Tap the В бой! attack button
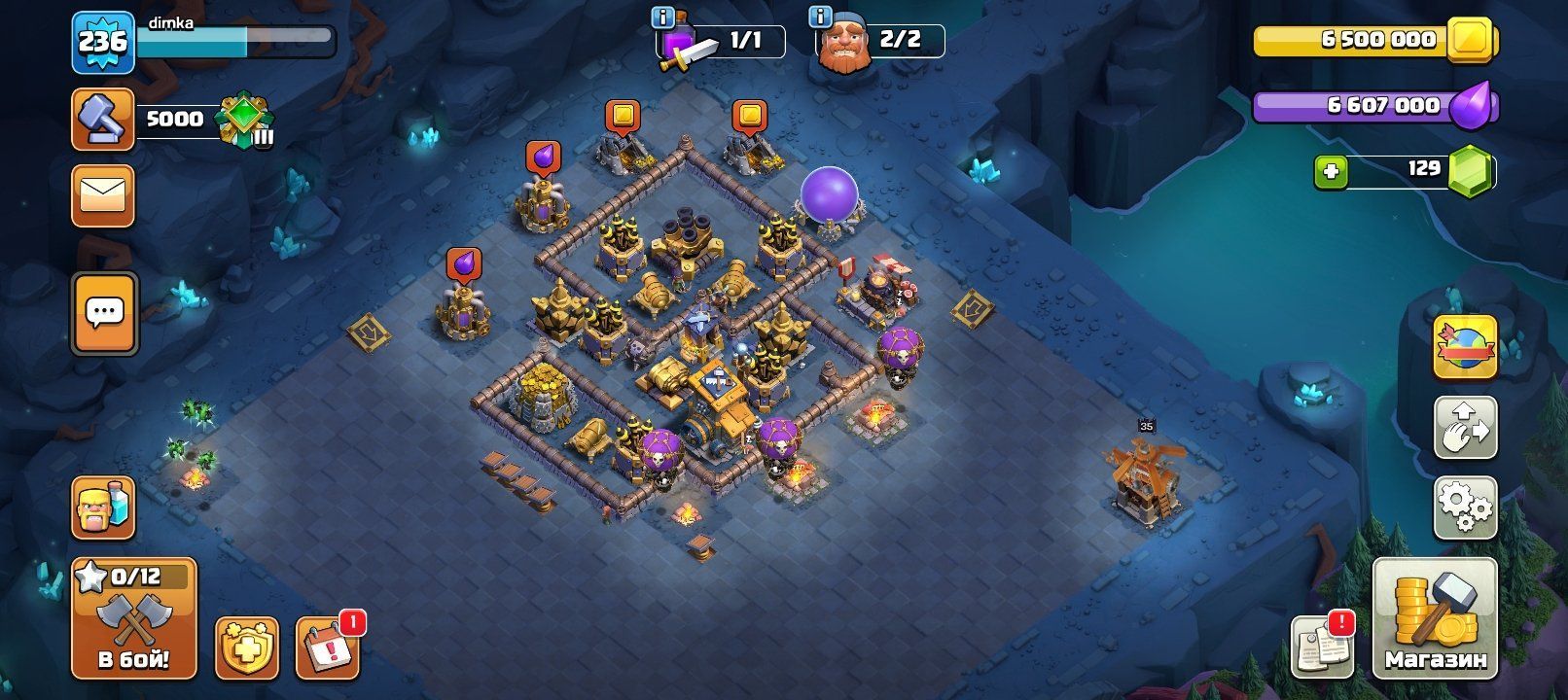 tap(133, 618)
